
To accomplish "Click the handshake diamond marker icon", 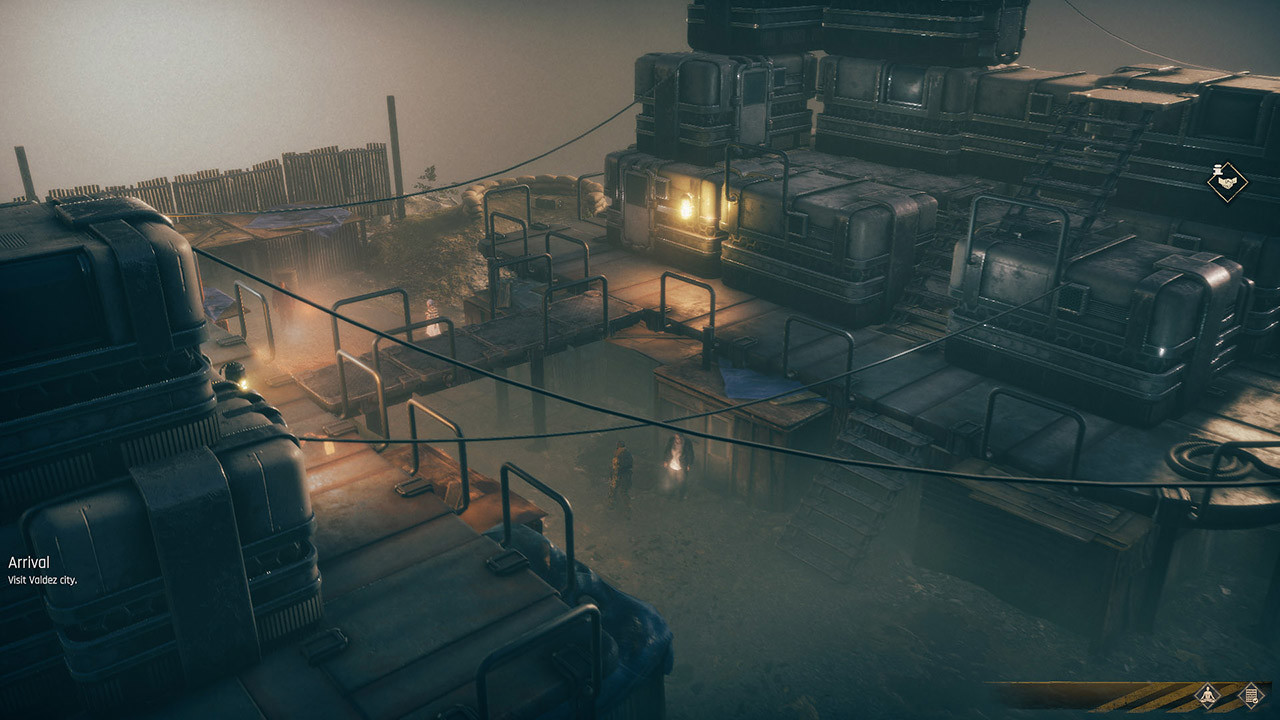I will click(x=1225, y=183).
